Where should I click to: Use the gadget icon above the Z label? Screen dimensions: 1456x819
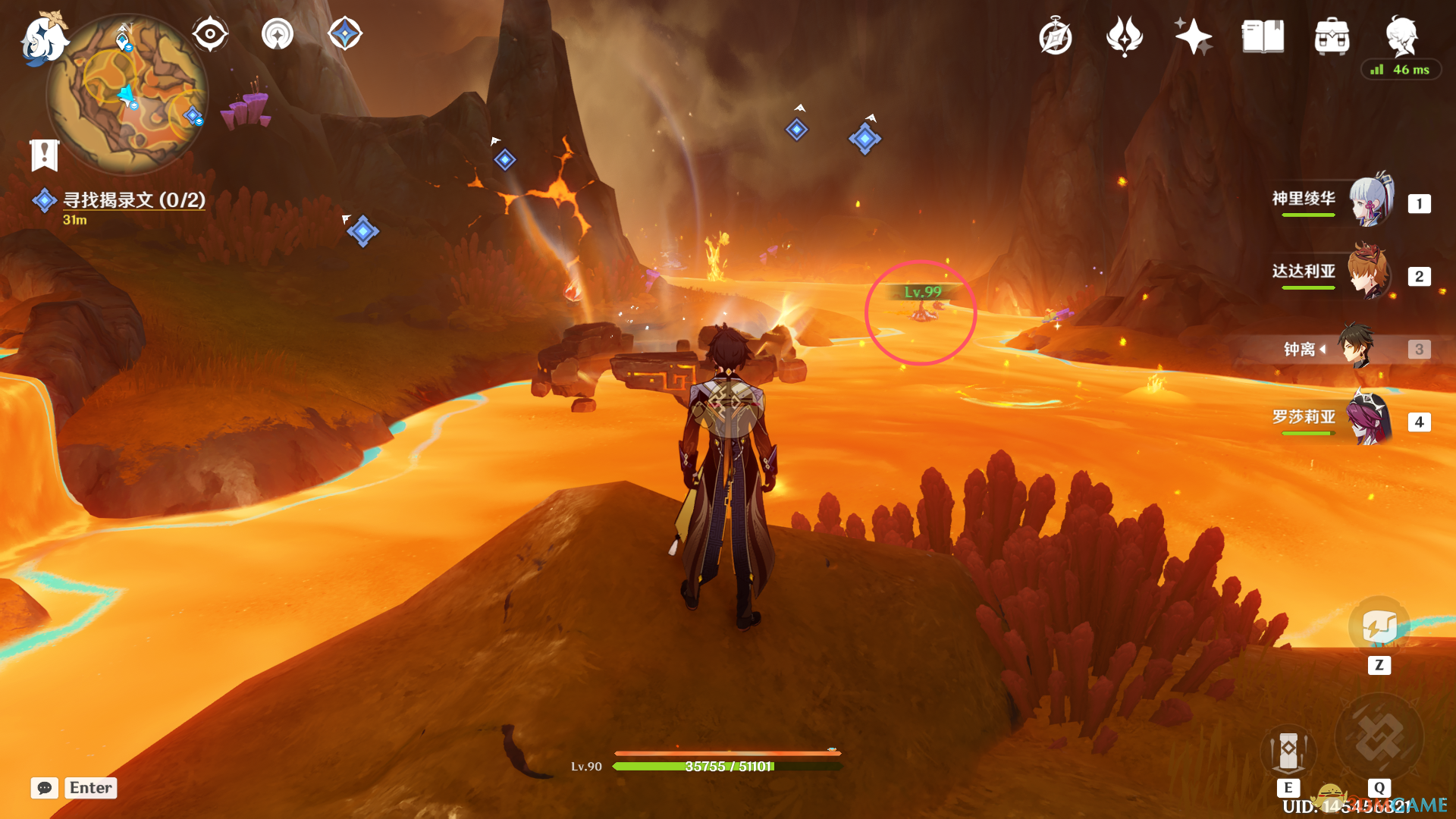point(1379,628)
